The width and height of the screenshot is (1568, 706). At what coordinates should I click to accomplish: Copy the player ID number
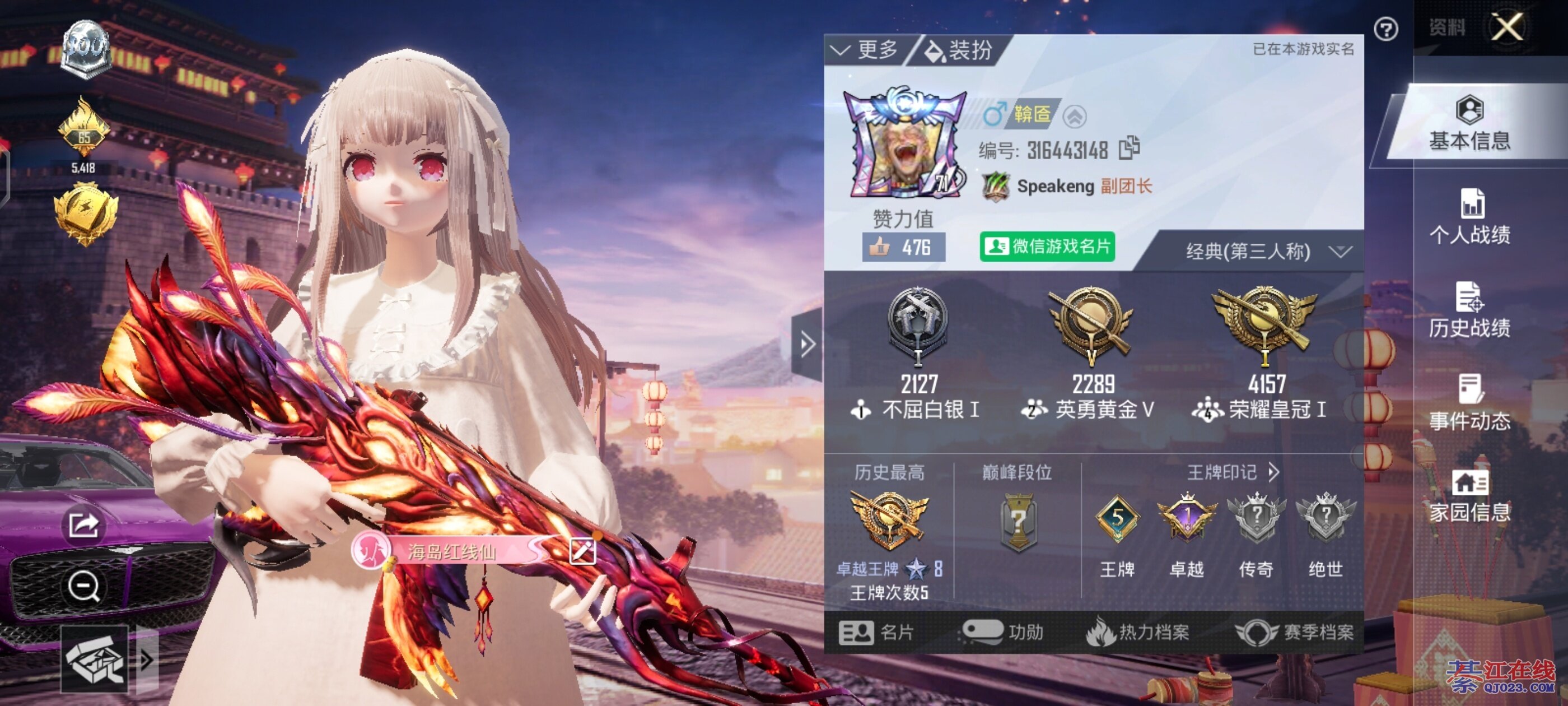pos(1129,148)
